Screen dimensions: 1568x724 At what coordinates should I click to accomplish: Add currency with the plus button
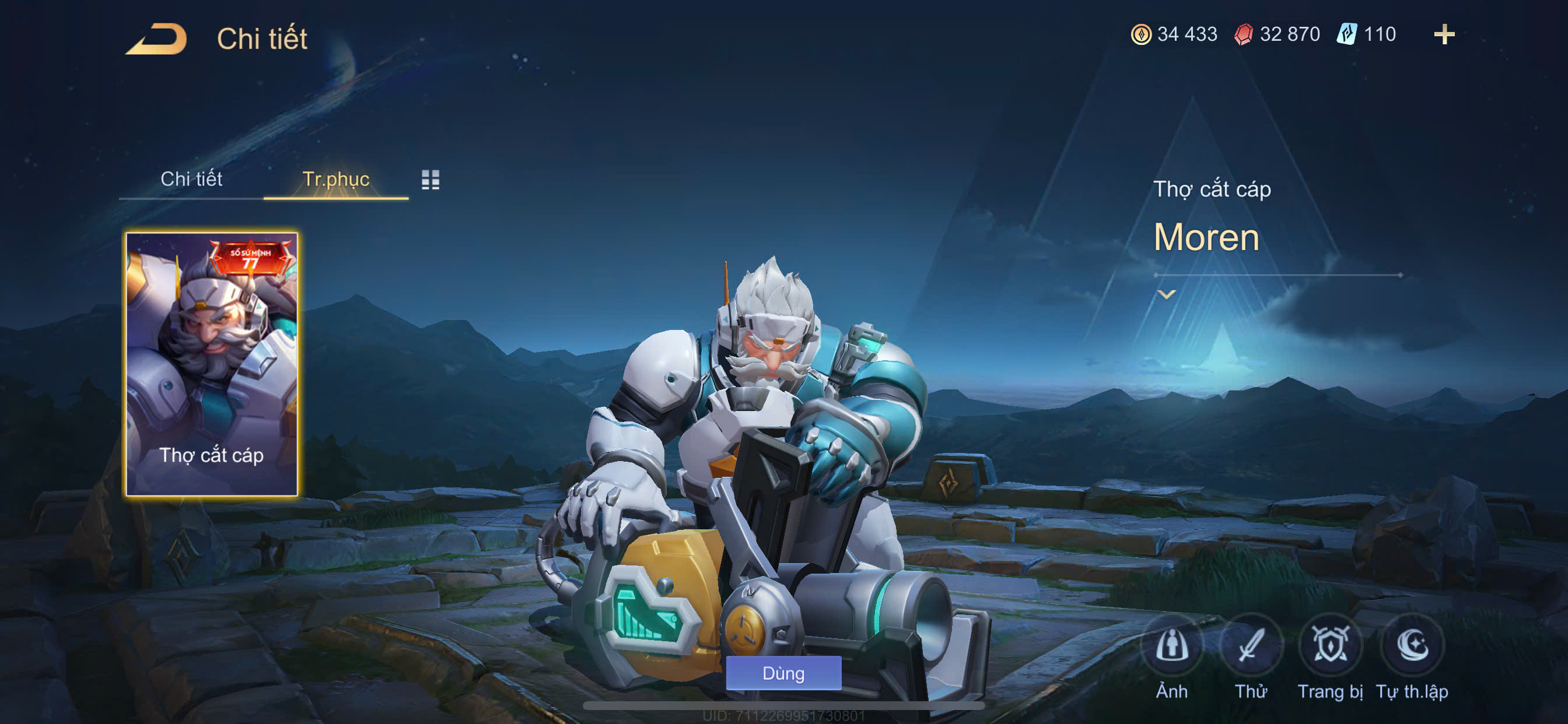pos(1444,34)
